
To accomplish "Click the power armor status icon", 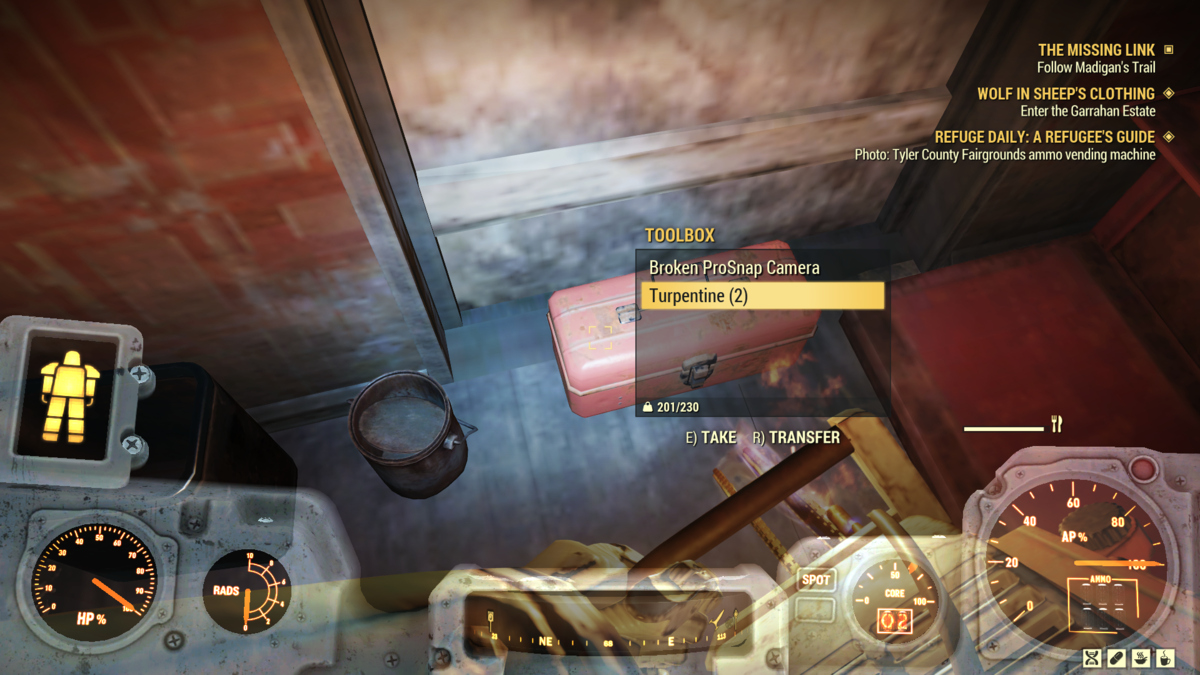I will (x=70, y=395).
